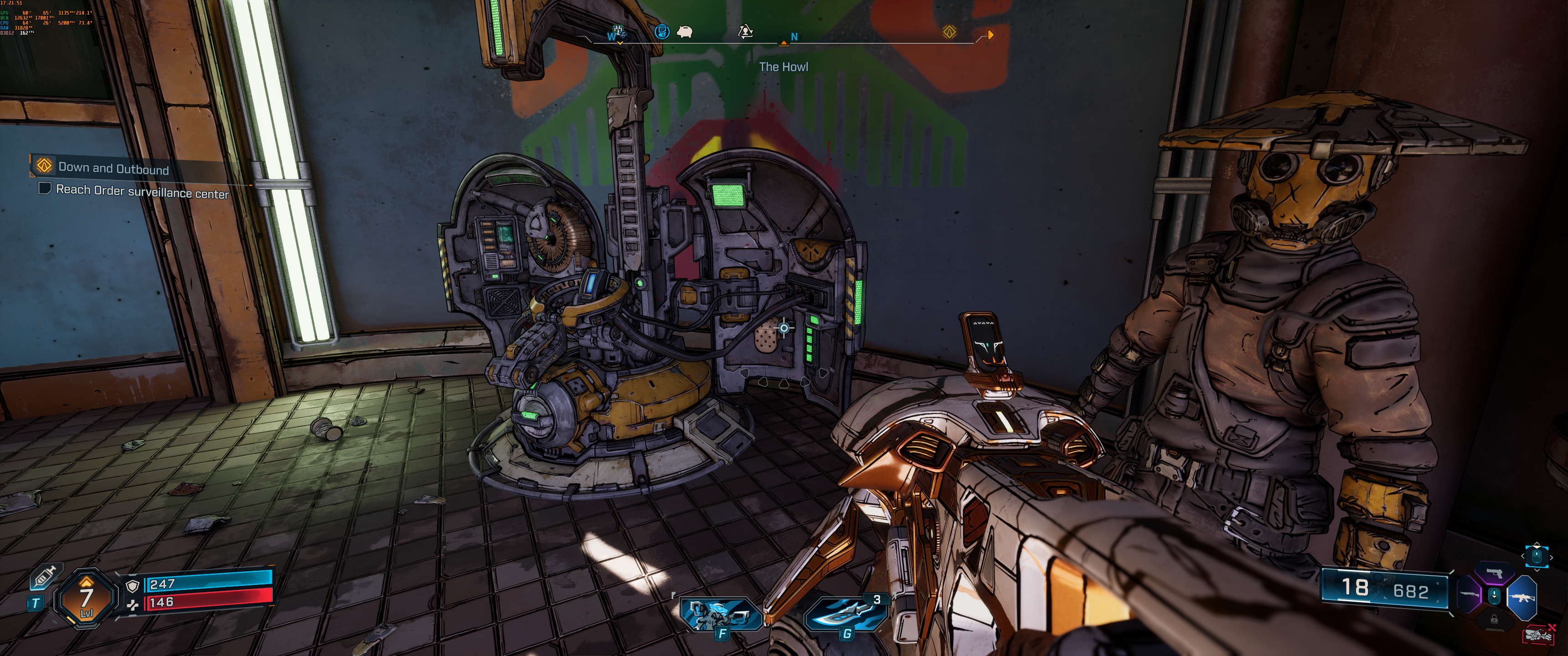Click the piggy bank compass marker
The width and height of the screenshot is (1568, 656).
(686, 31)
